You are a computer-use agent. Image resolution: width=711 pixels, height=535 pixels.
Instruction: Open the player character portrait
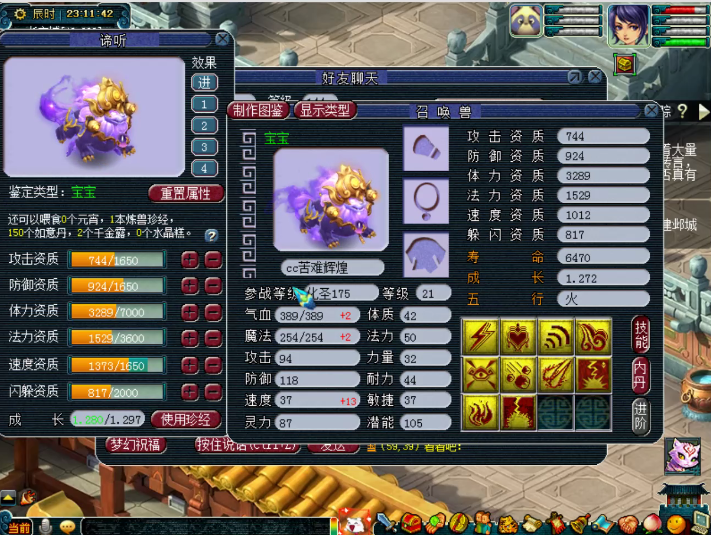(630, 23)
